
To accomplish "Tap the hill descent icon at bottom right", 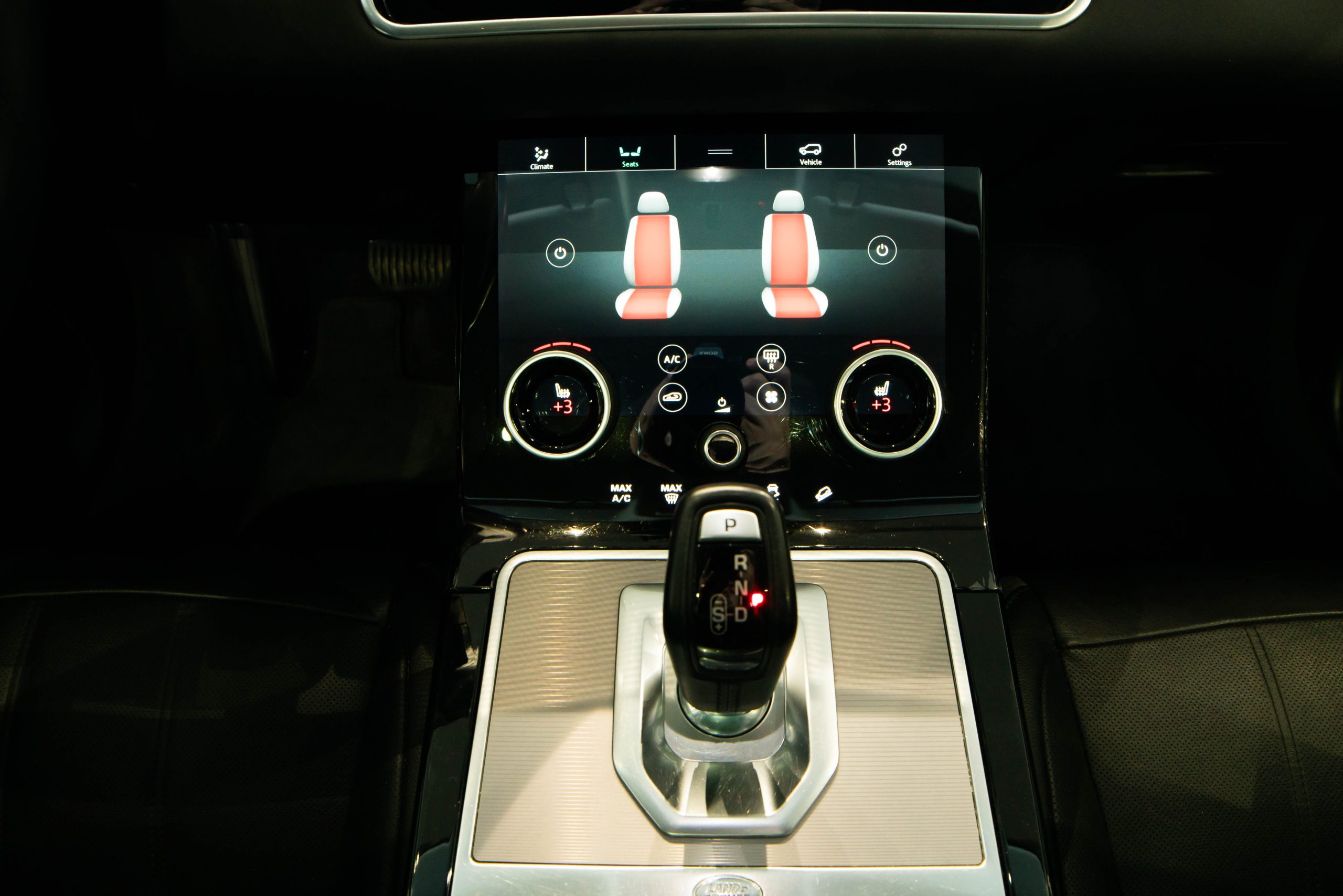I will 823,493.
